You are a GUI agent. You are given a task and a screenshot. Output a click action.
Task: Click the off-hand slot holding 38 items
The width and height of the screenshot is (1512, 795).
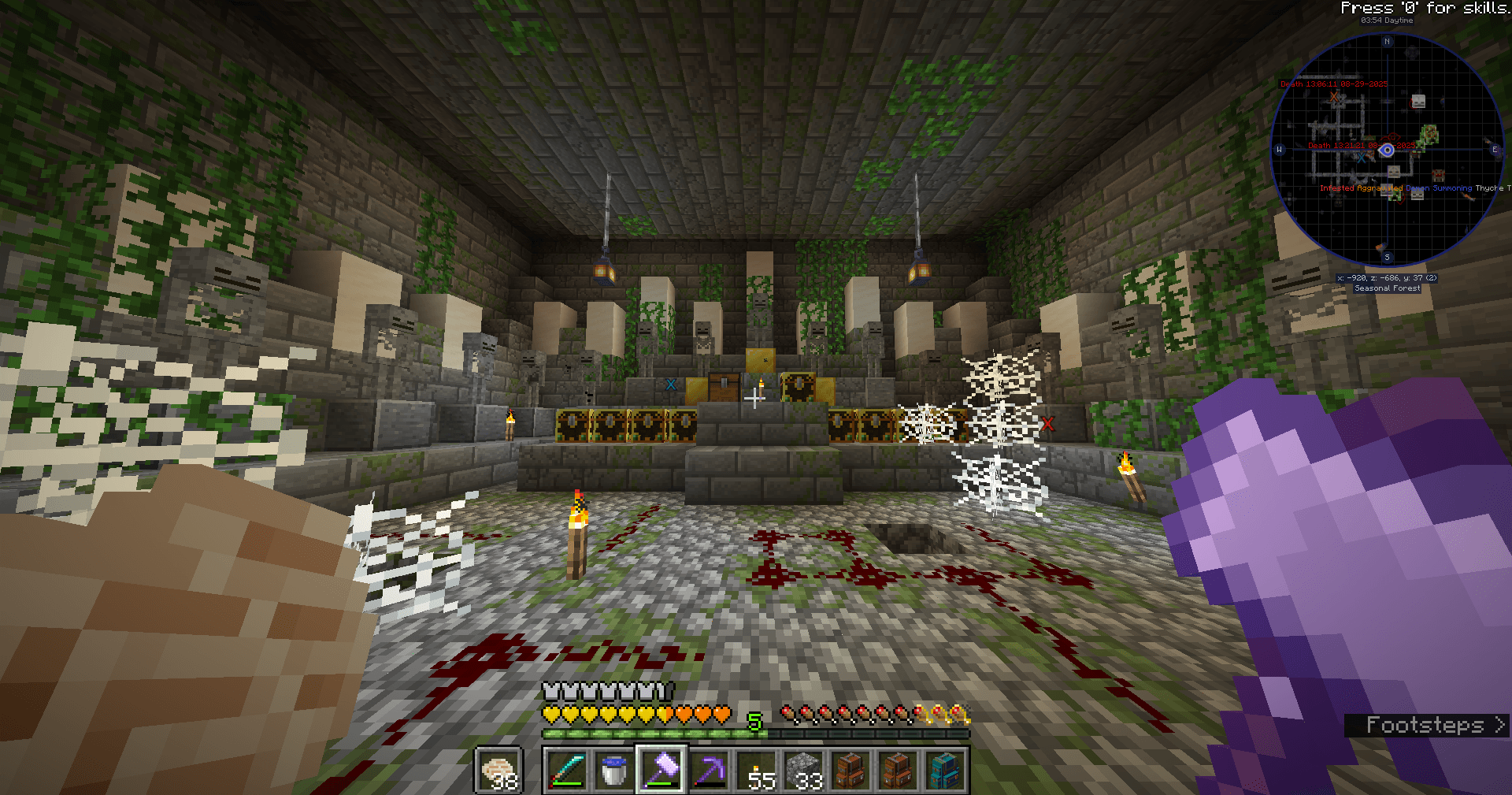(x=498, y=770)
